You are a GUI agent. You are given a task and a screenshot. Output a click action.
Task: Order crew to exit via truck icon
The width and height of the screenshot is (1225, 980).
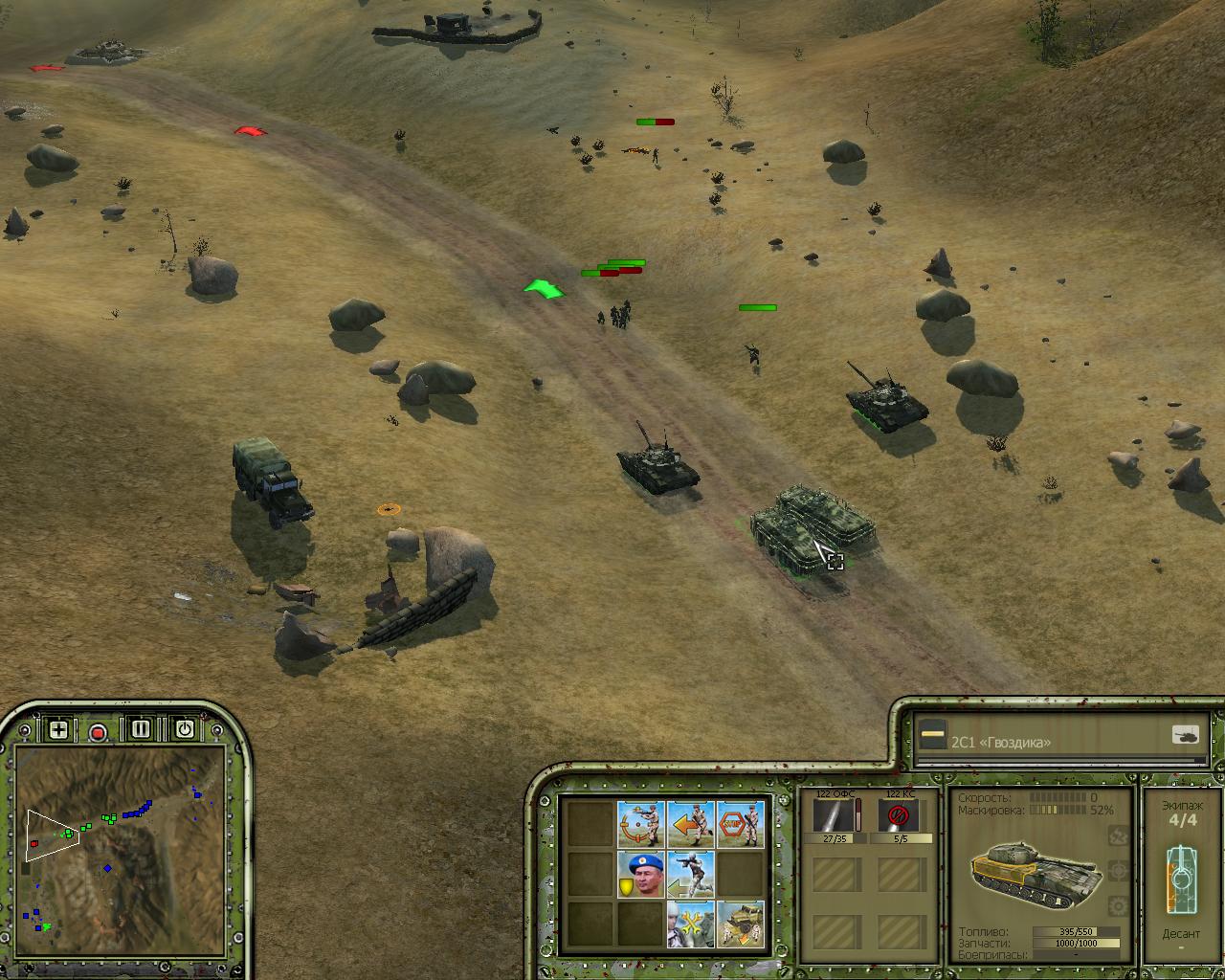740,924
